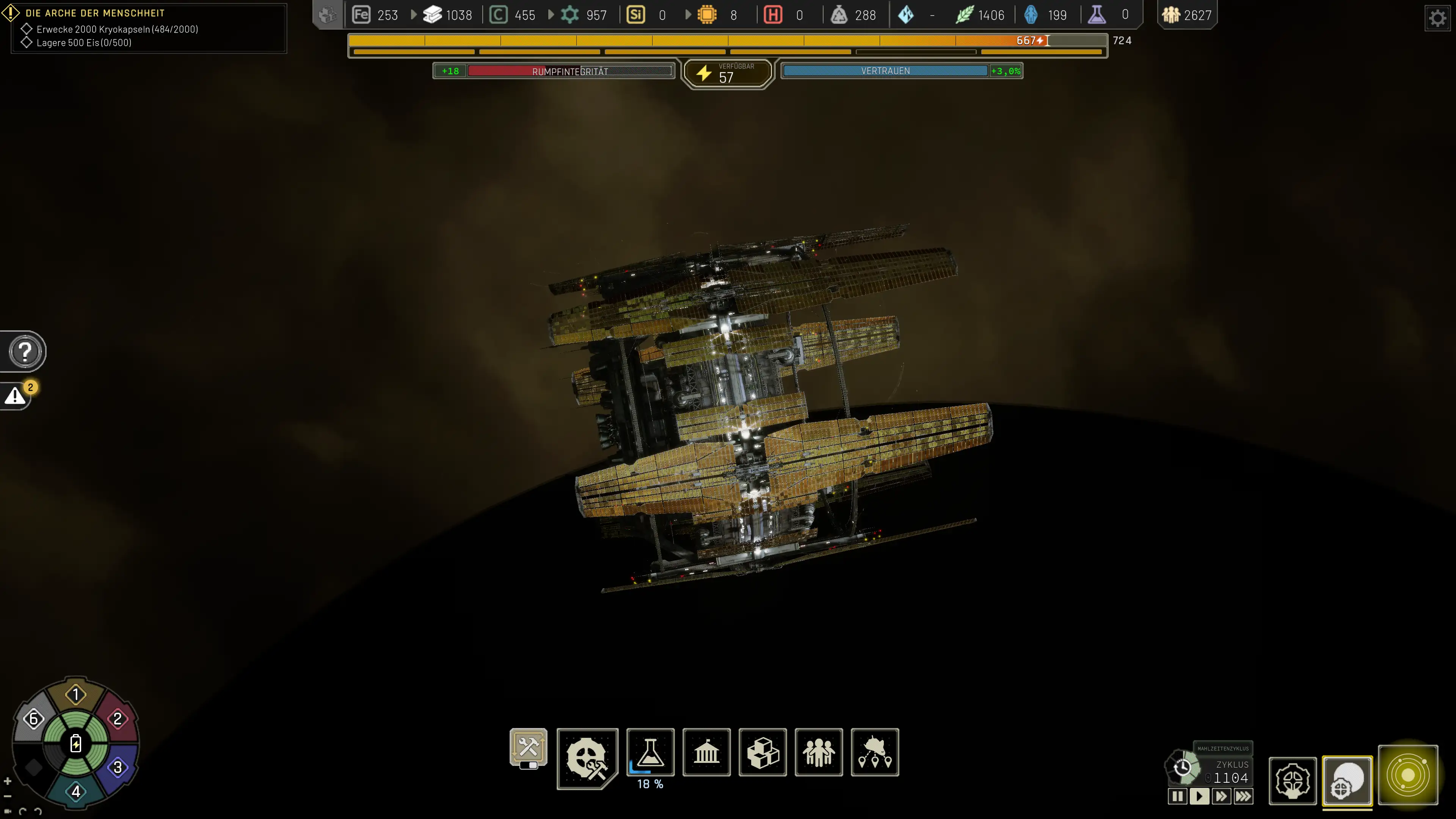1456x819 pixels.
Task: Open the population crew menu
Action: (x=819, y=752)
